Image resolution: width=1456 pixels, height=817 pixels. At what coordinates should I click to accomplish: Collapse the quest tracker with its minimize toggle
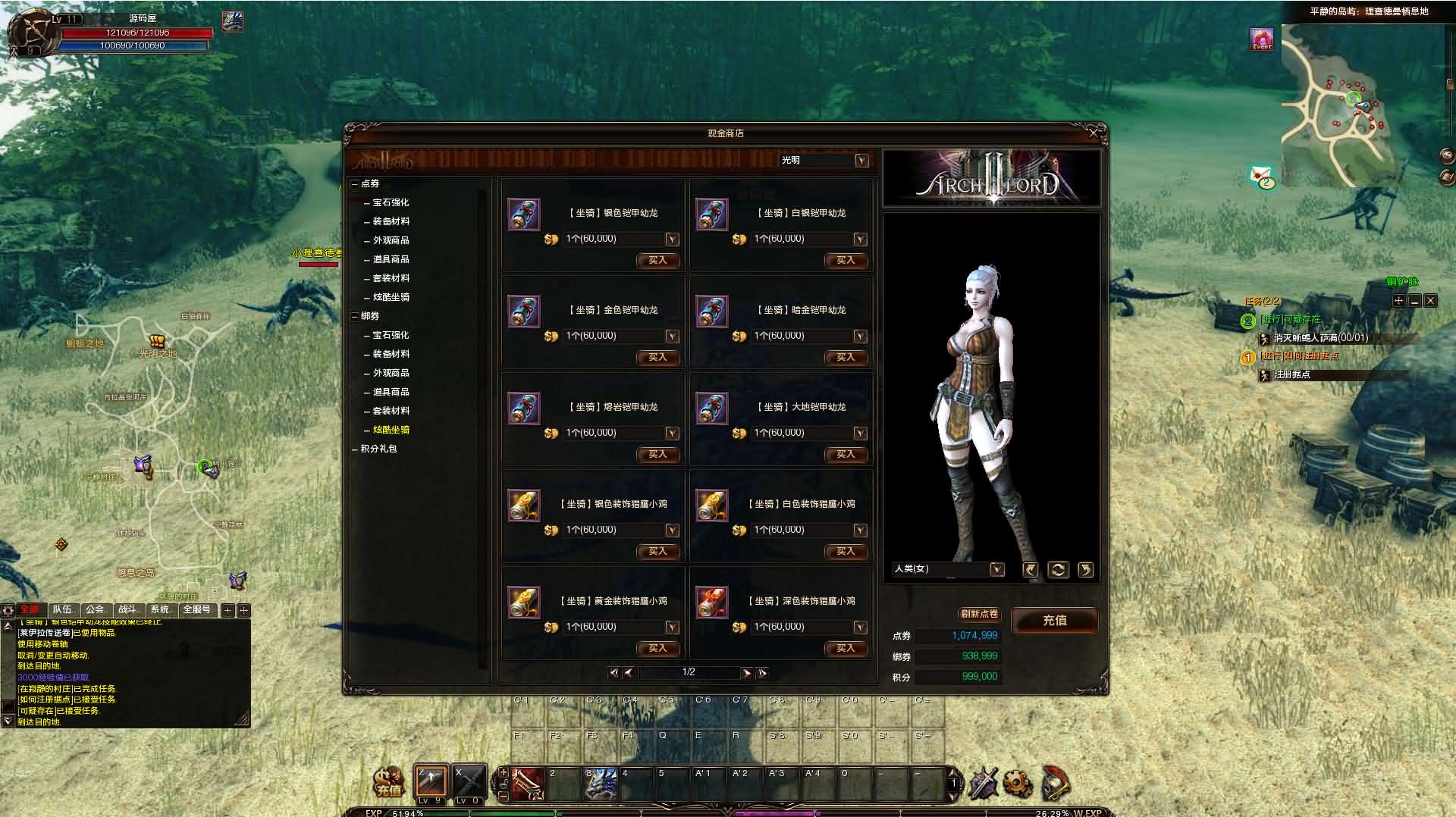(x=1414, y=301)
